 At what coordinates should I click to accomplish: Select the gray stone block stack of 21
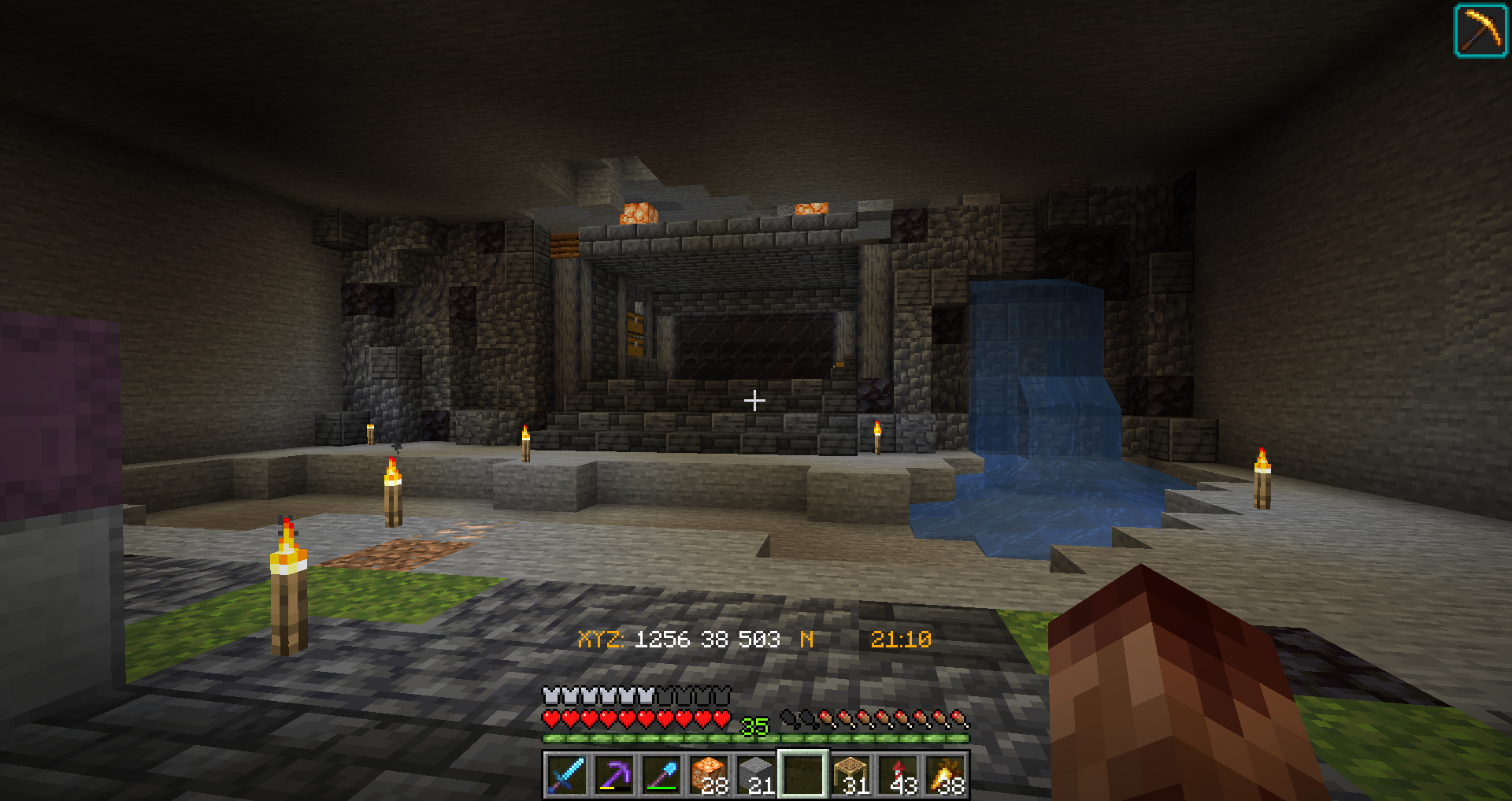click(756, 774)
